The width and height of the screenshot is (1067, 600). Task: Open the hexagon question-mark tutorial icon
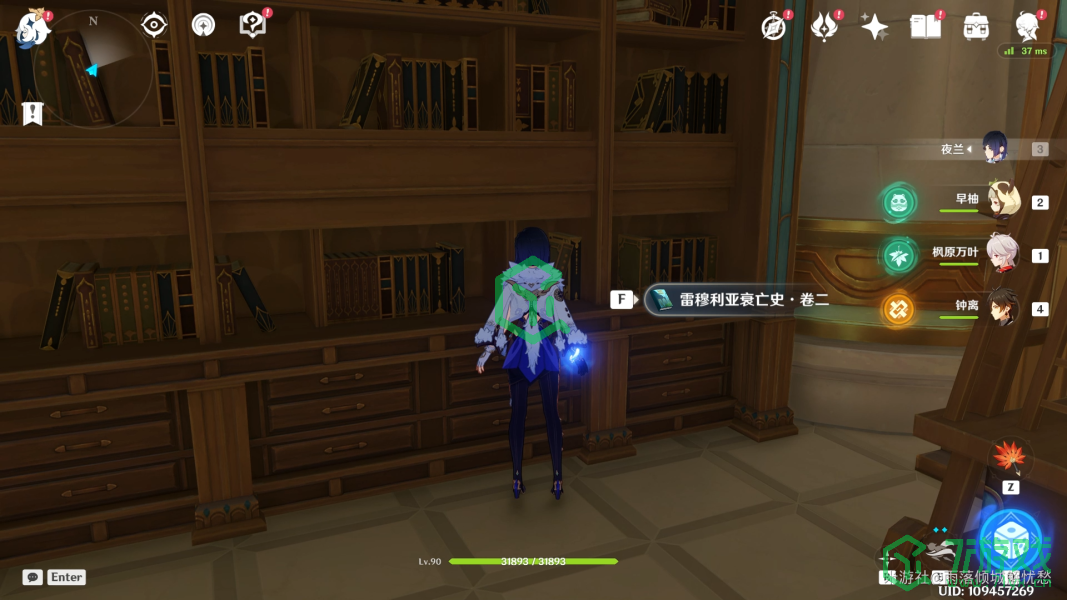253,25
